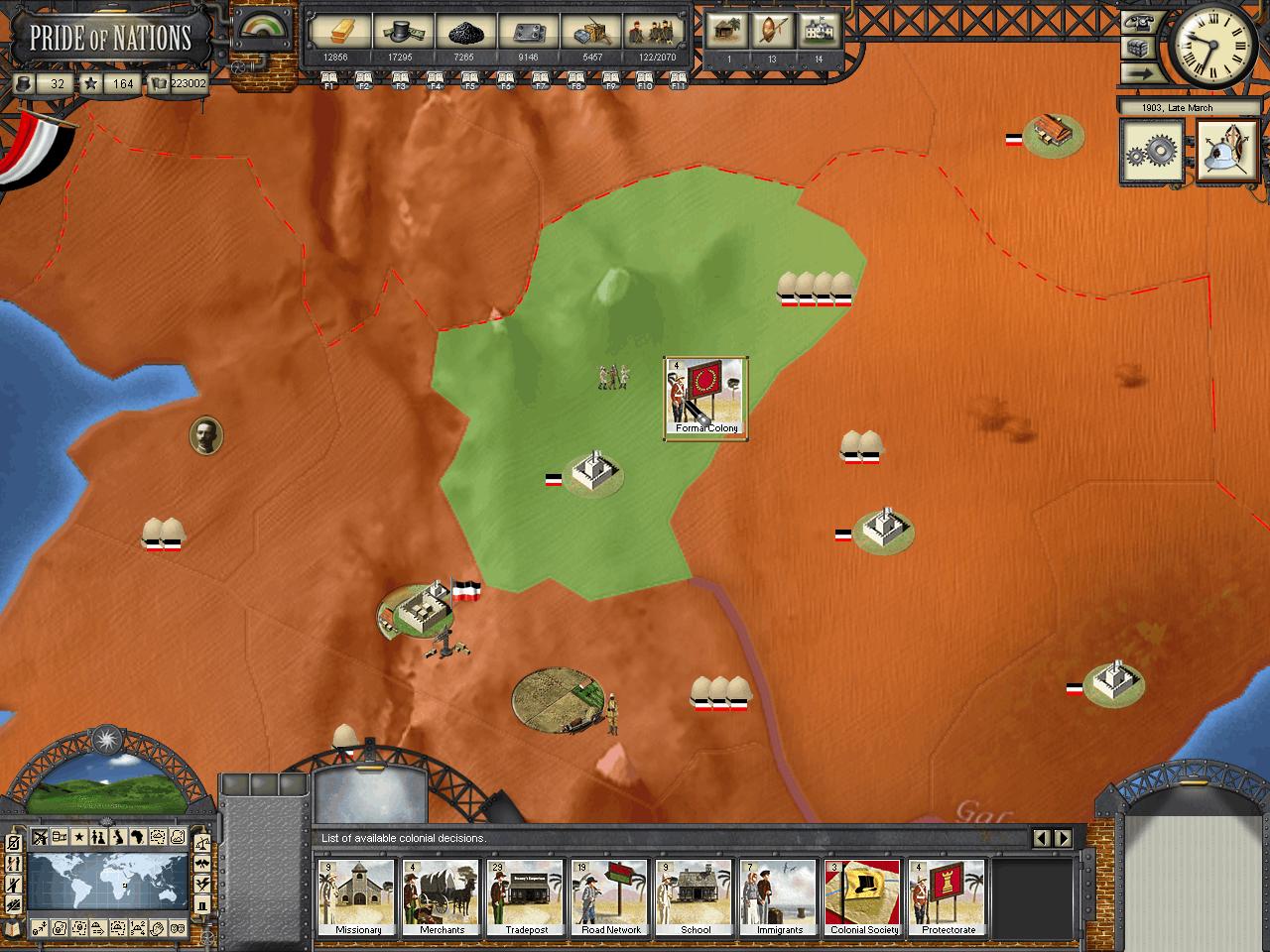Select the Missionary colonial decision card
The image size is (1270, 952).
tap(357, 897)
